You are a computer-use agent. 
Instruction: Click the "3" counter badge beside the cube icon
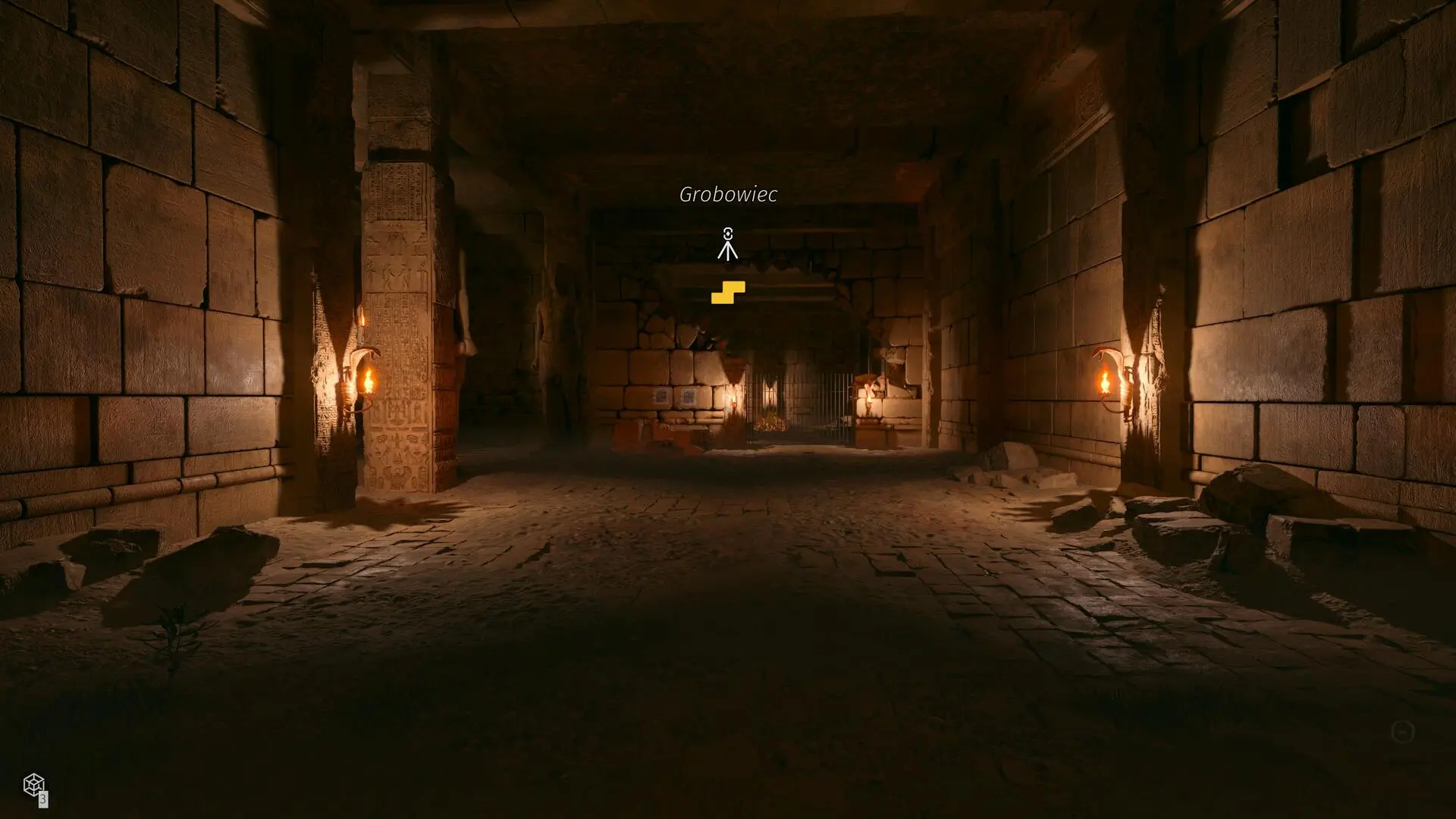(43, 800)
